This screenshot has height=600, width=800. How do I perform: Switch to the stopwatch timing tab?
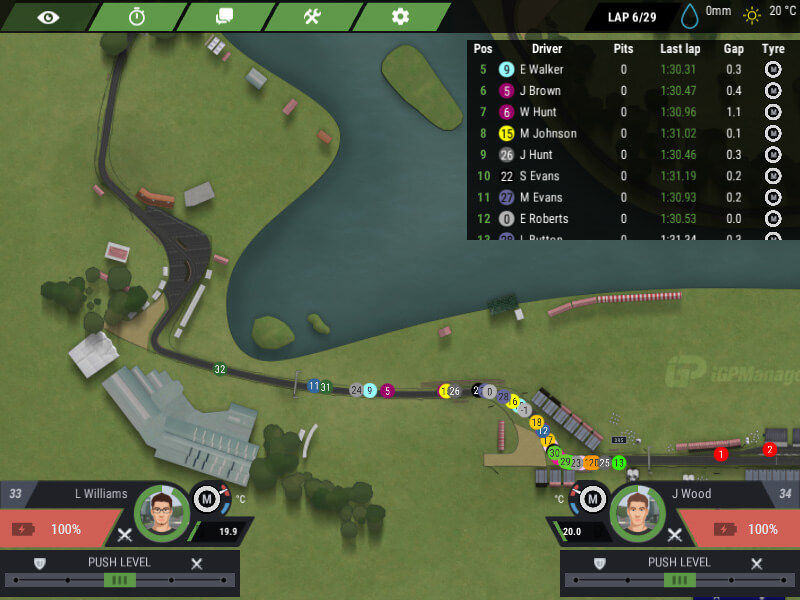(x=137, y=16)
